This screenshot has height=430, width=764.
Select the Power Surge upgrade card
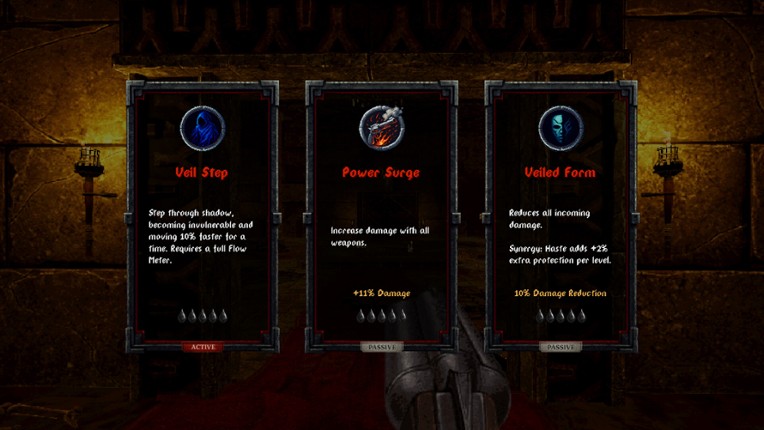tap(381, 215)
